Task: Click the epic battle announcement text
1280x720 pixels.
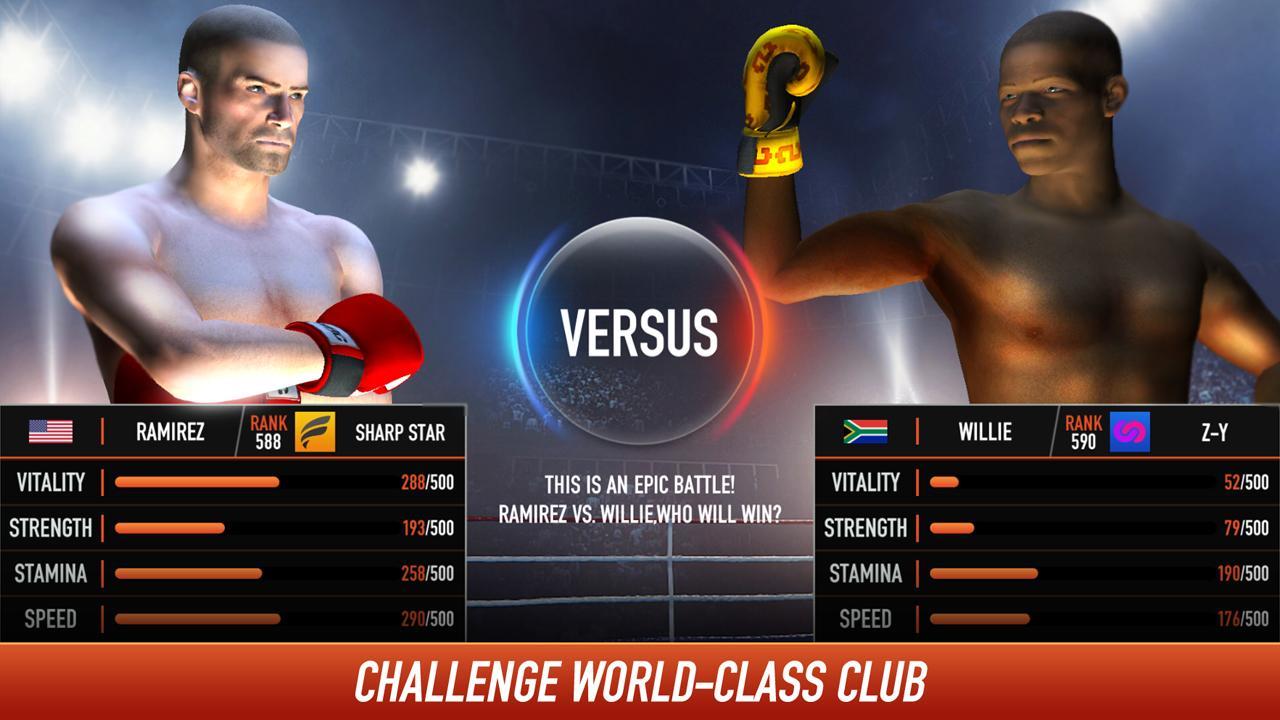Action: [640, 497]
